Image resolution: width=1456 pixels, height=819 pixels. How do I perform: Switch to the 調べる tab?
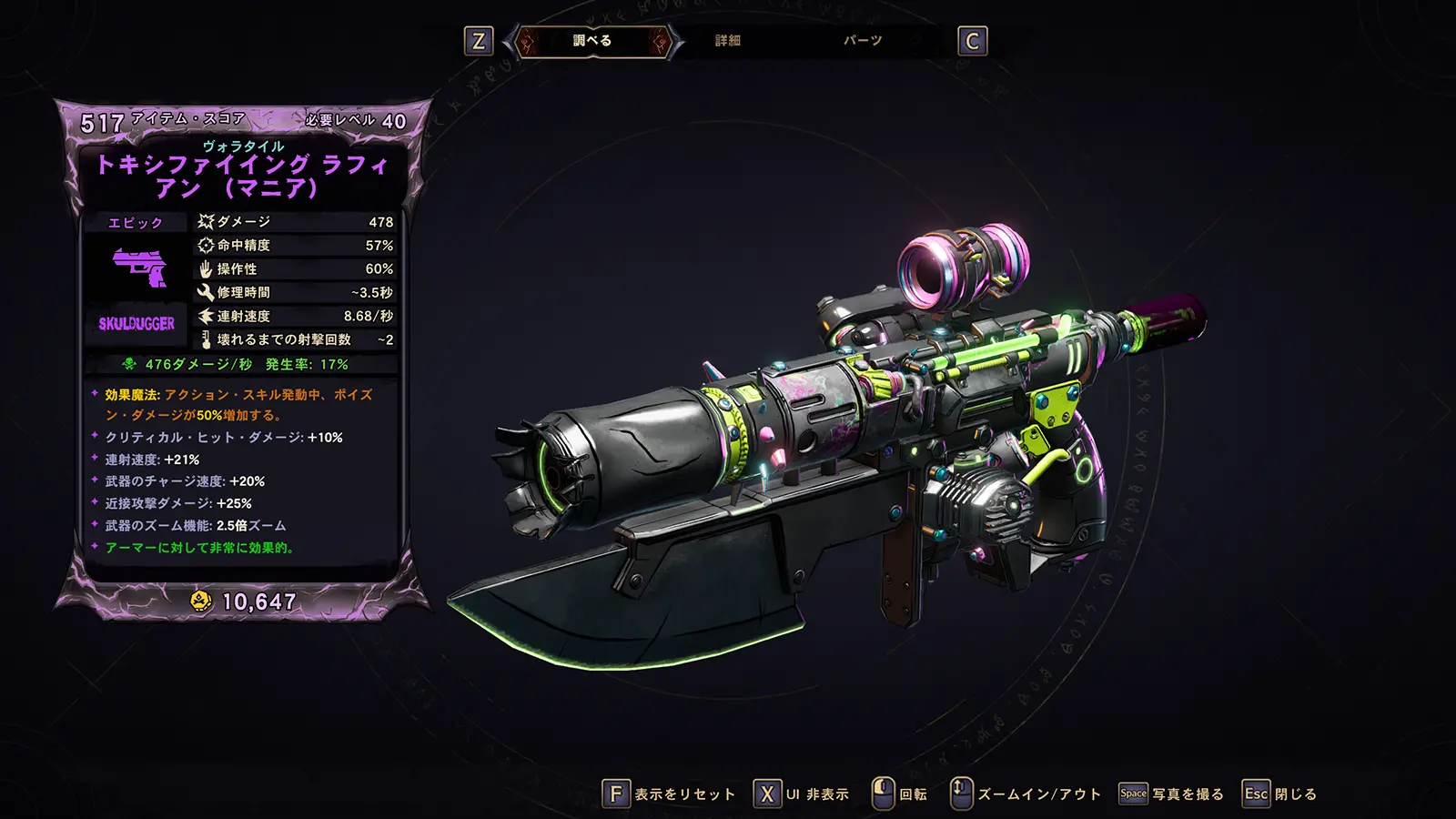[592, 41]
